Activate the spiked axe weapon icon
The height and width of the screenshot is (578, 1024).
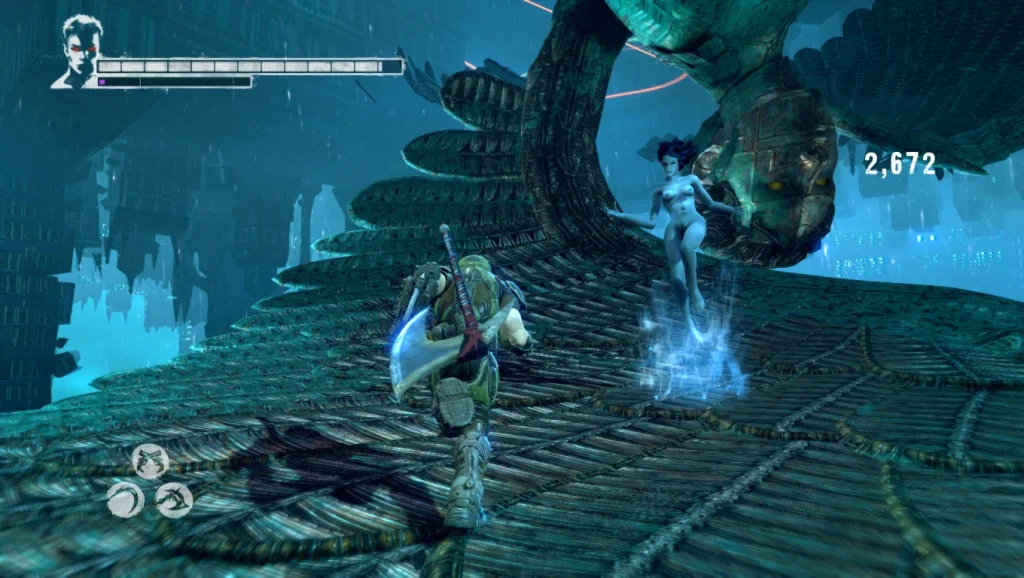pyautogui.click(x=174, y=499)
